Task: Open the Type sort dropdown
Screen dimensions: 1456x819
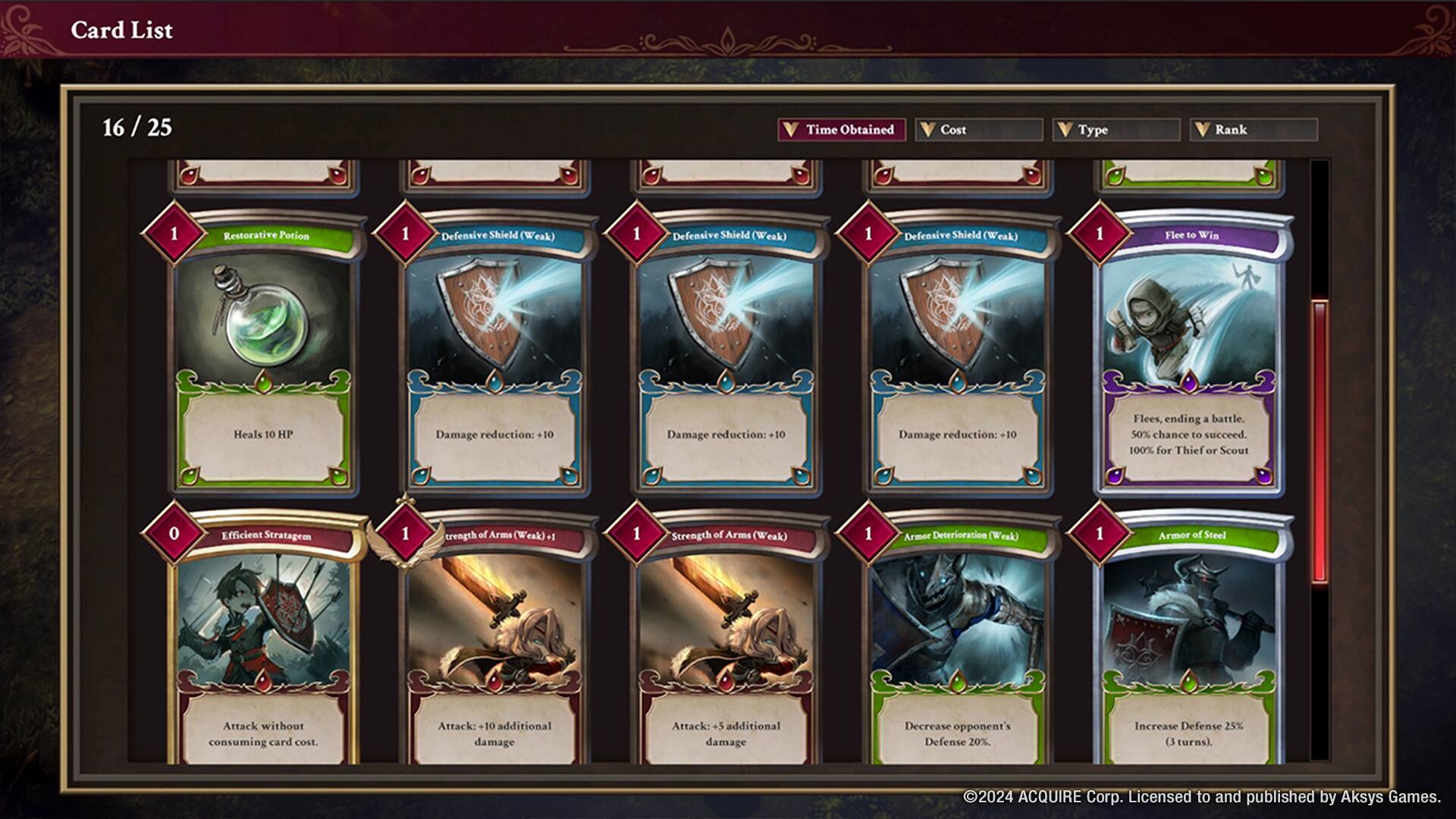Action: pos(1116,130)
